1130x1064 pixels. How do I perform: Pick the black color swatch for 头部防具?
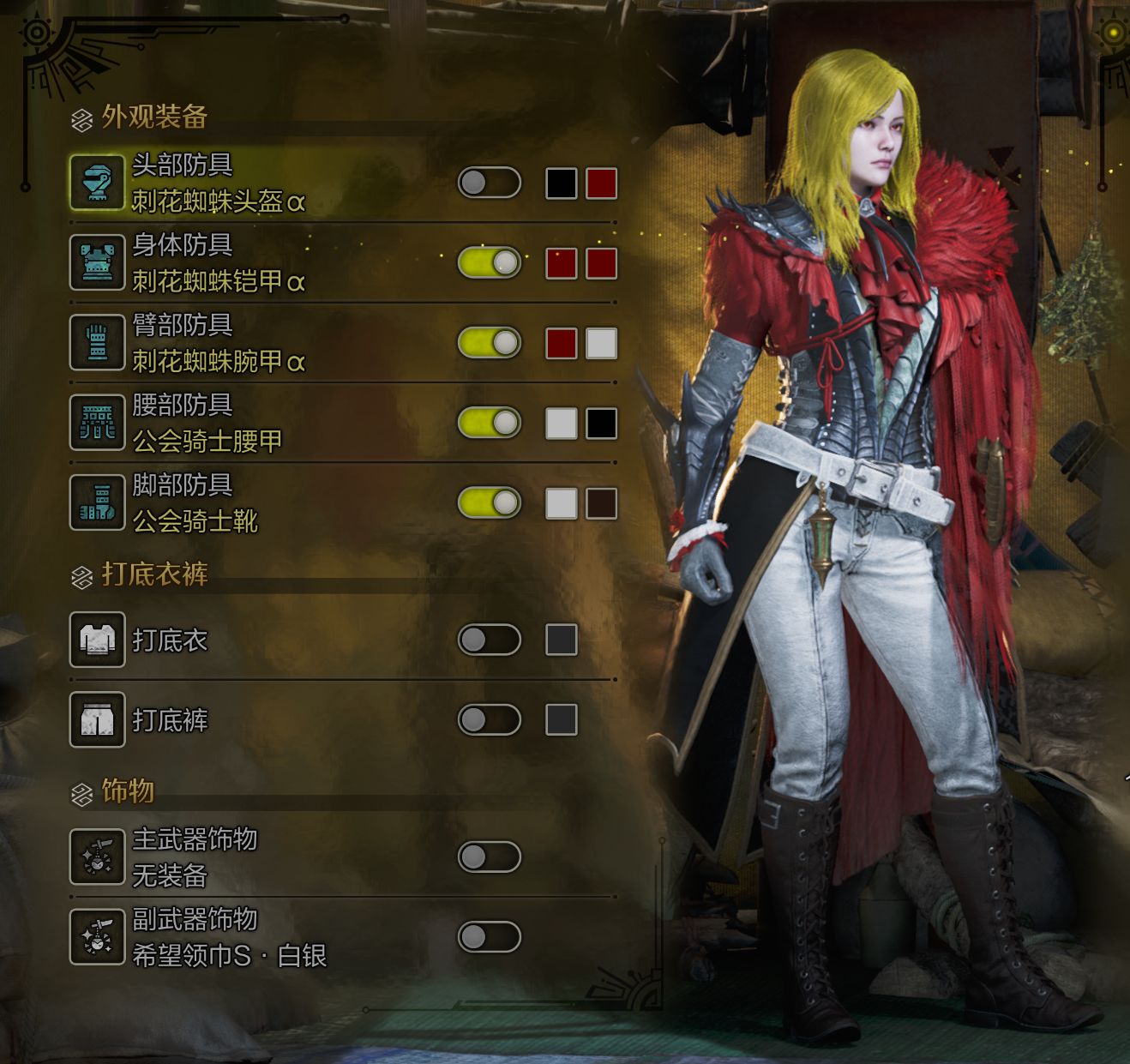(562, 183)
